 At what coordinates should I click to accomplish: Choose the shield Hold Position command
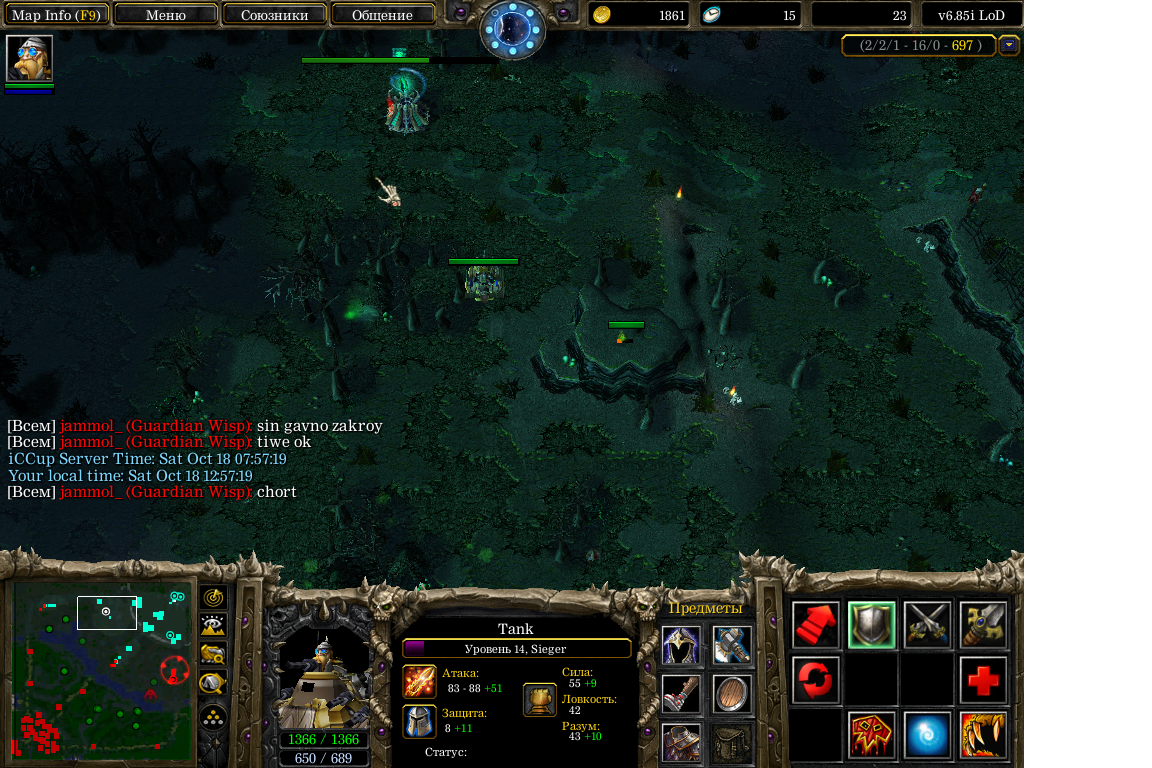[872, 625]
